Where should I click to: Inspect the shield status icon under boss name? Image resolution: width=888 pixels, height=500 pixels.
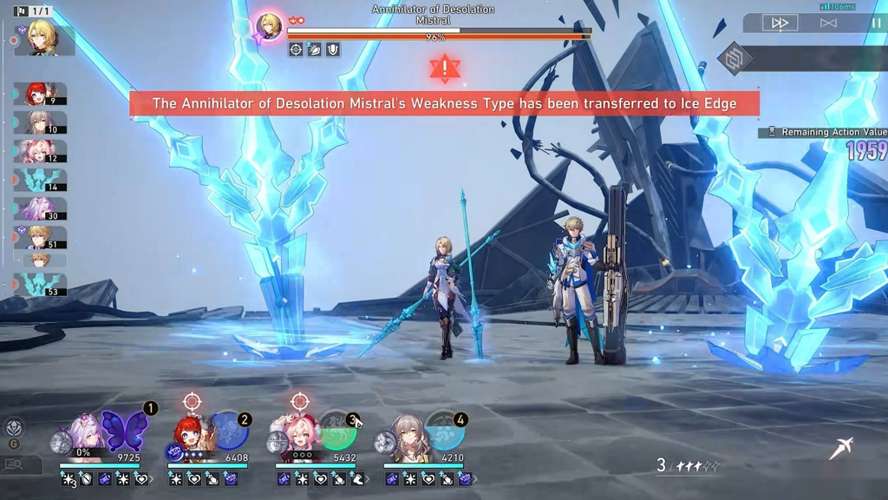point(333,48)
